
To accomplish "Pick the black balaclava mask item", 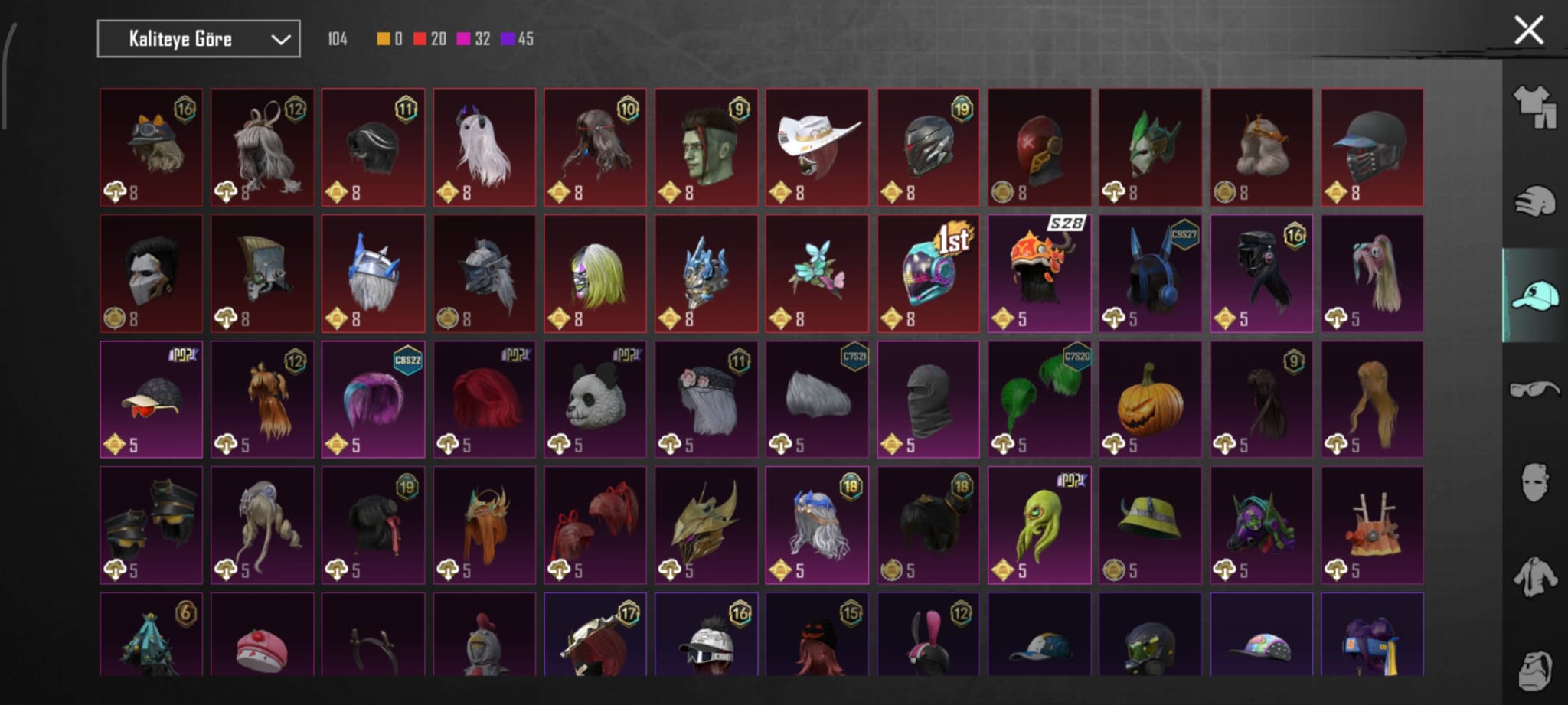I will (928, 400).
